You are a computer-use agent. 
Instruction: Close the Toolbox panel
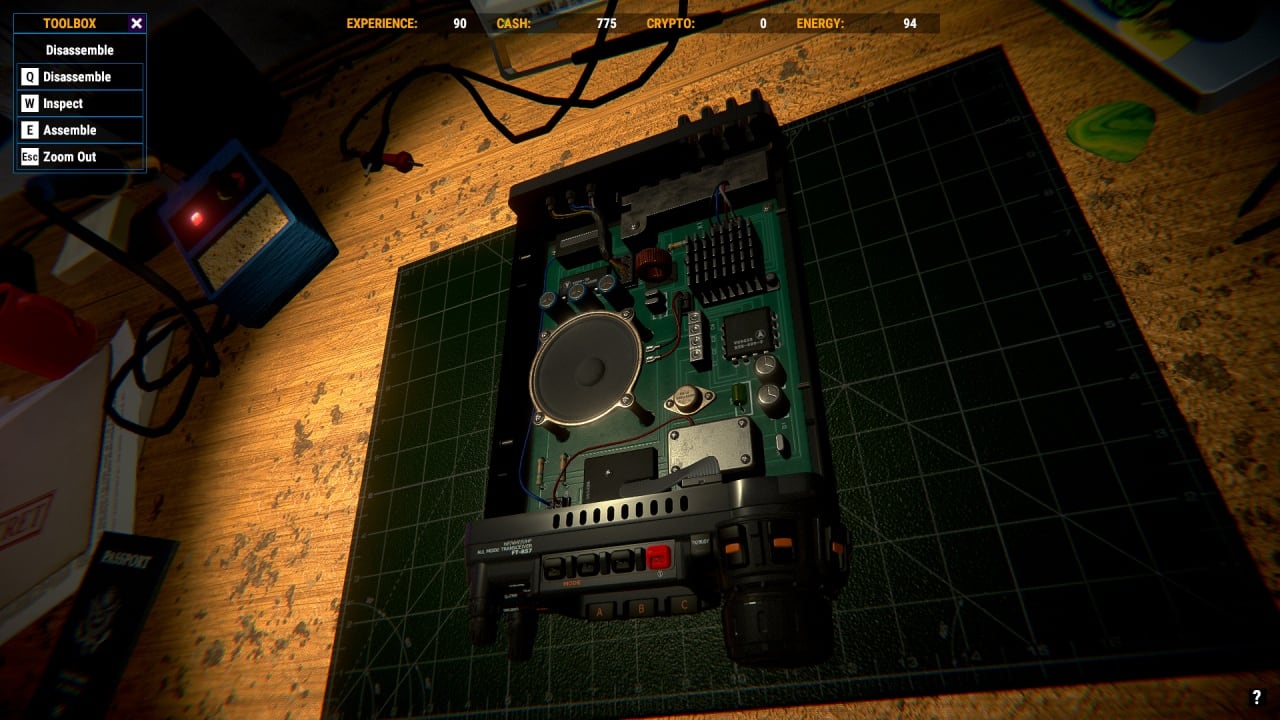tap(137, 23)
